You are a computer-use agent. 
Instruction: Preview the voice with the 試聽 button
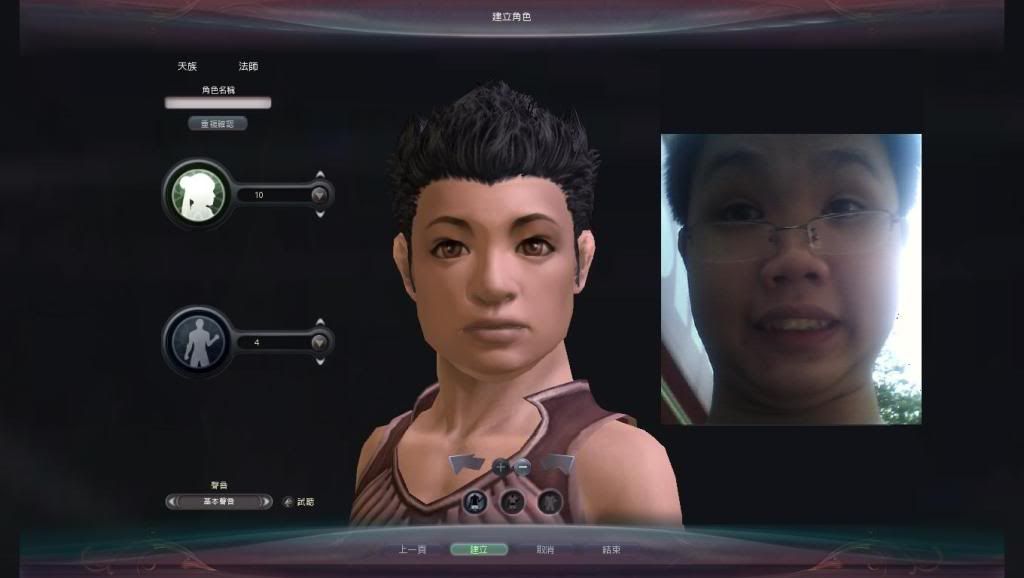tap(298, 502)
